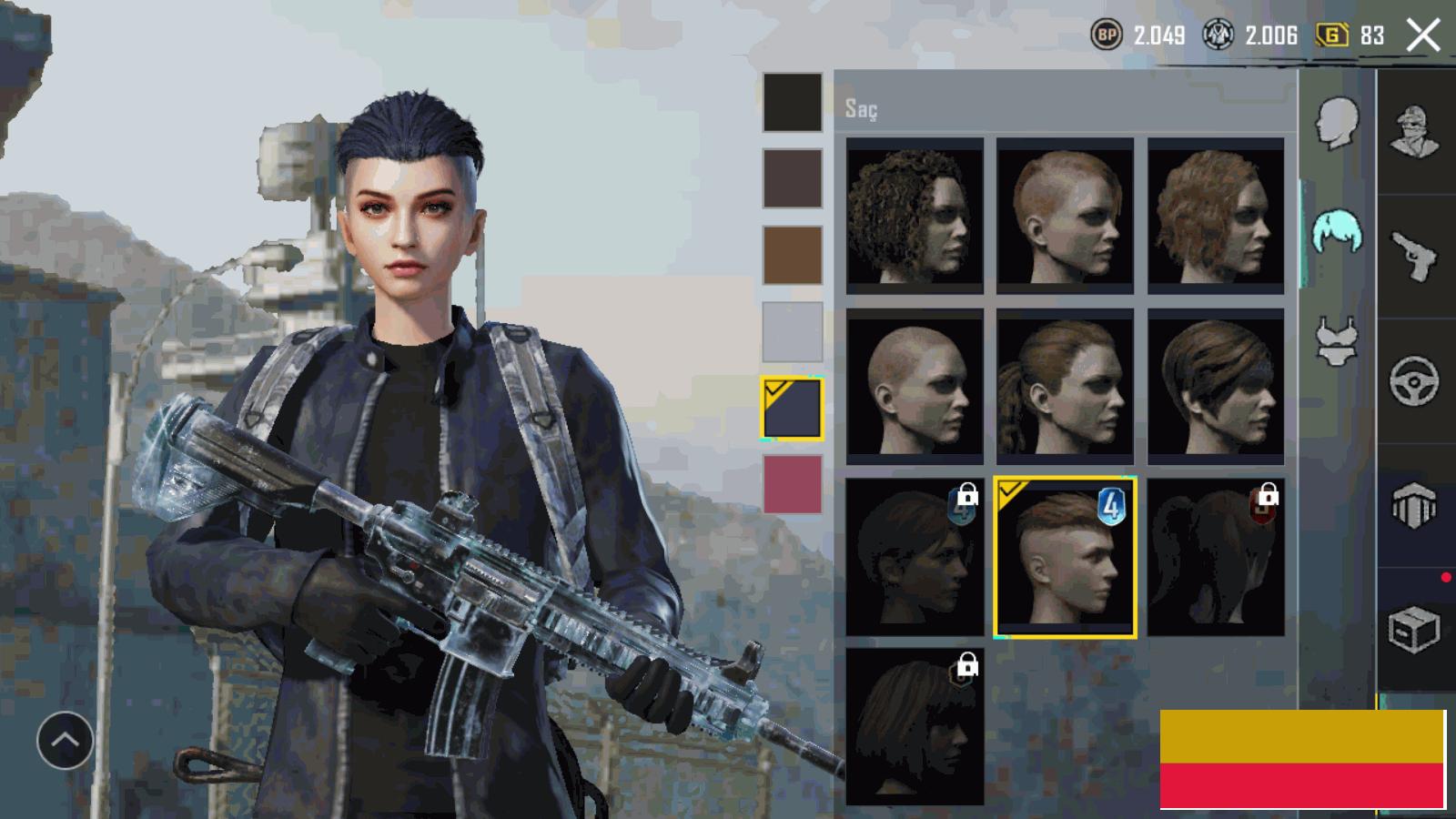
Task: Click the round up-arrow button
Action: 65,740
